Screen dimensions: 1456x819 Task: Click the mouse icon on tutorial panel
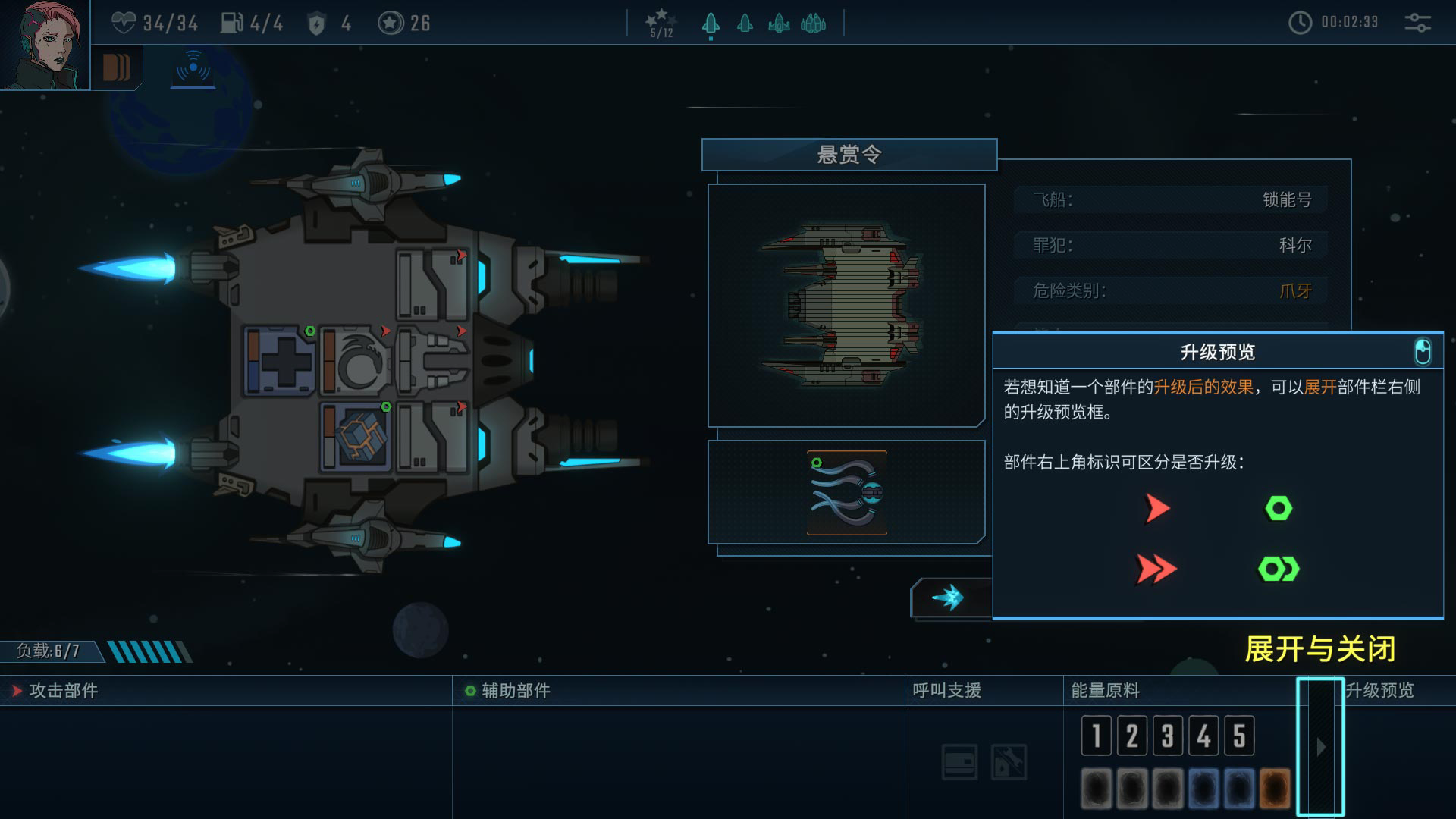pyautogui.click(x=1423, y=352)
